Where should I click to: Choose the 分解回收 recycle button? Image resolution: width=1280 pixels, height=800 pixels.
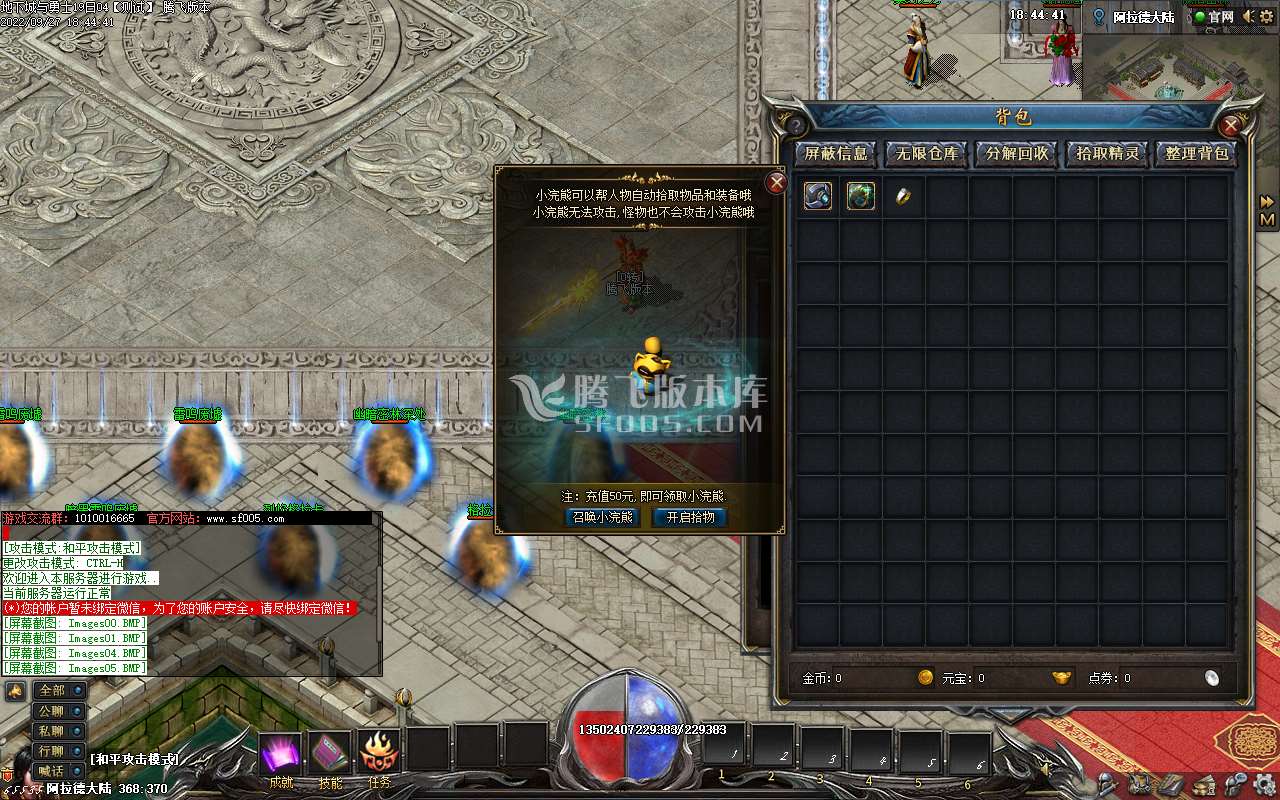(1017, 154)
